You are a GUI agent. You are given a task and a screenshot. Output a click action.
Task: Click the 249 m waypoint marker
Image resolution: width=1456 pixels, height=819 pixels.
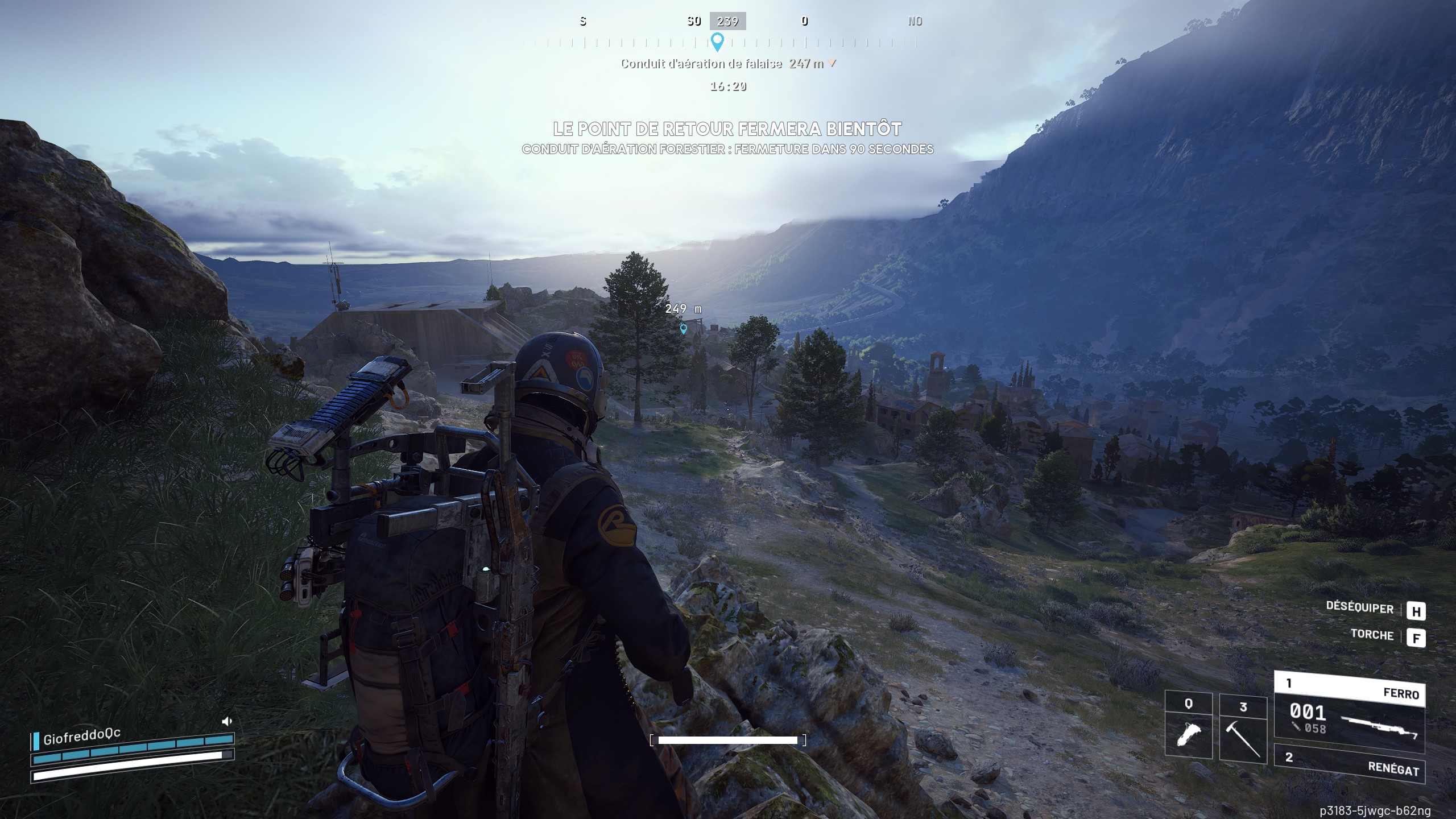click(684, 328)
